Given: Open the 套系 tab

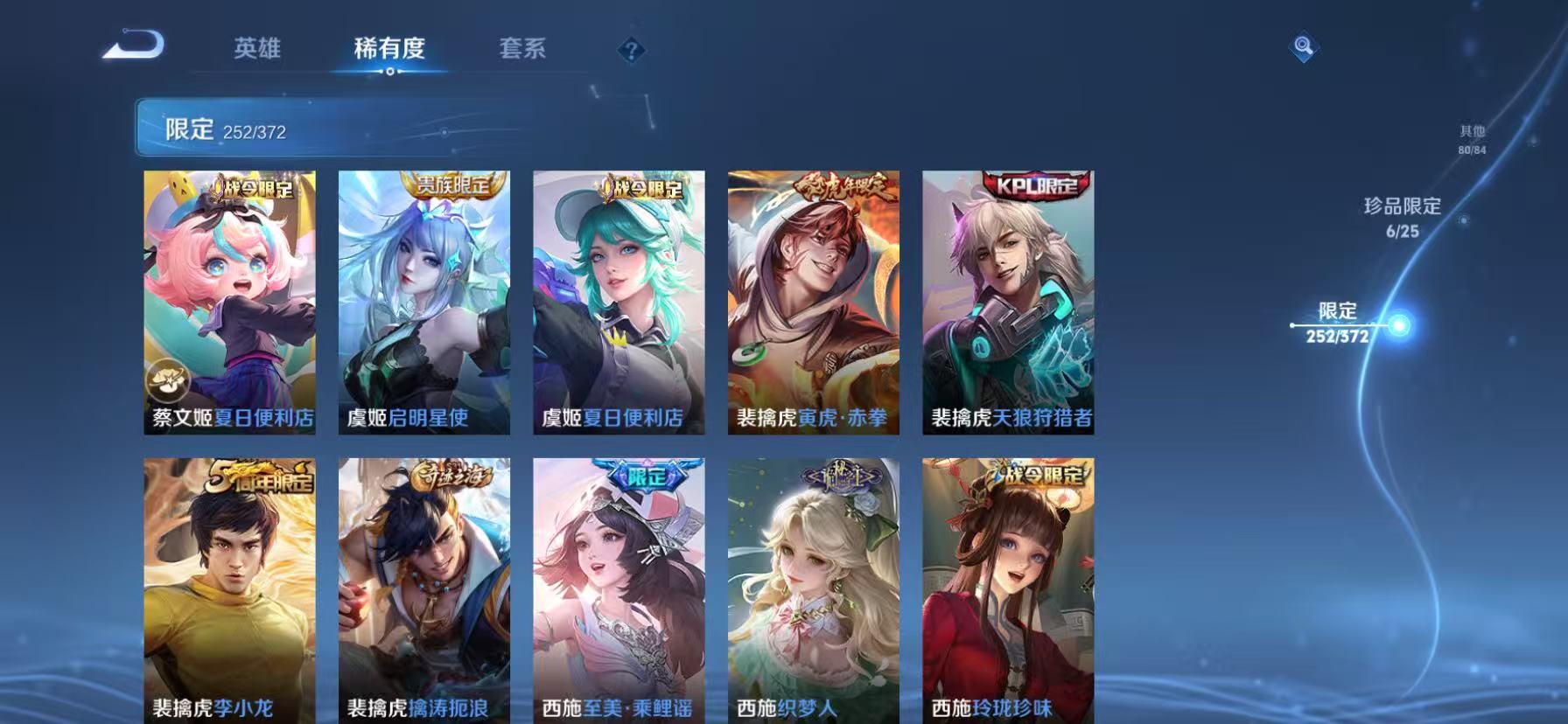Looking at the screenshot, I should click(522, 50).
